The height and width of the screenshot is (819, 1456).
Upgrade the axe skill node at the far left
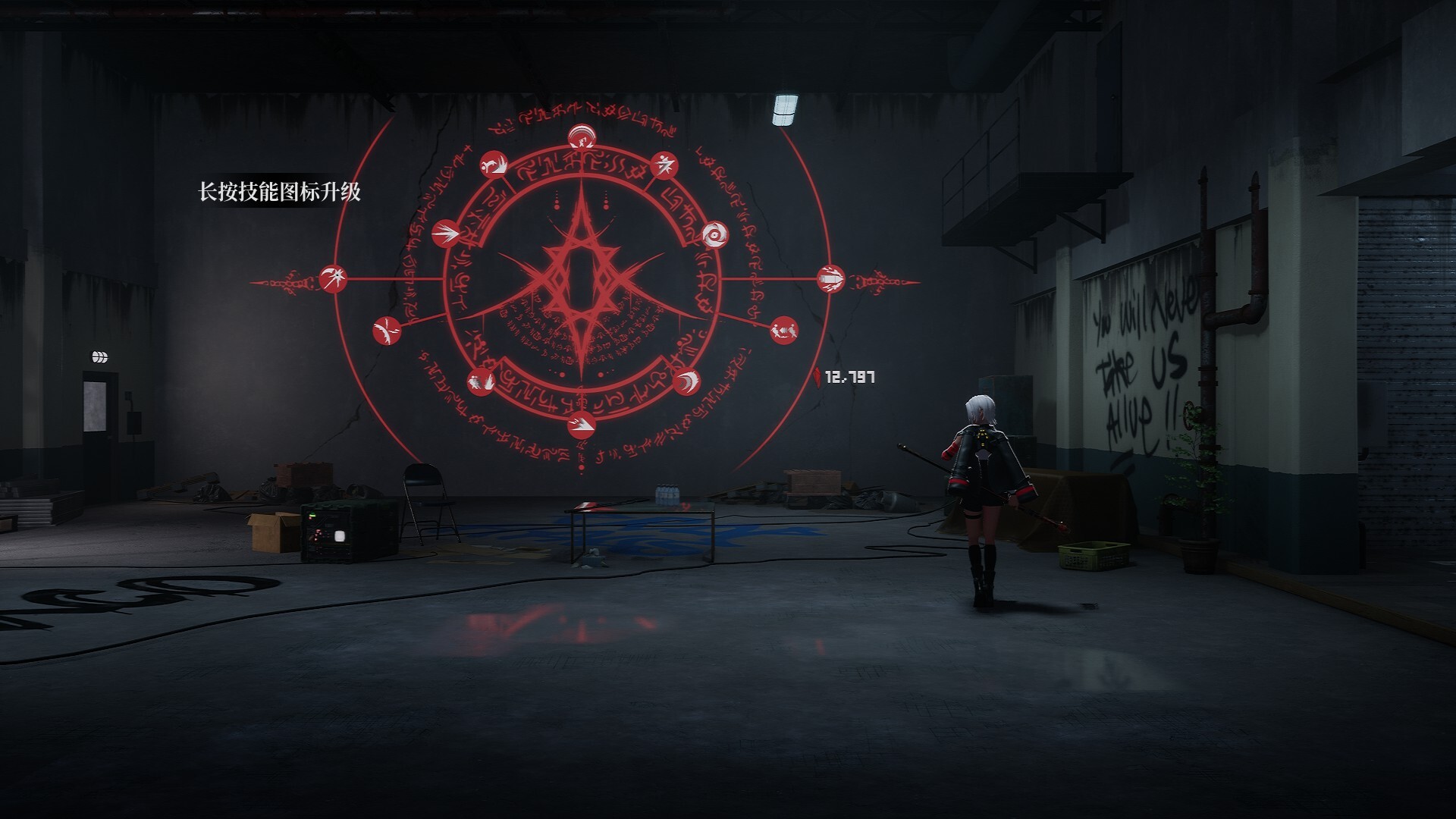tap(331, 279)
